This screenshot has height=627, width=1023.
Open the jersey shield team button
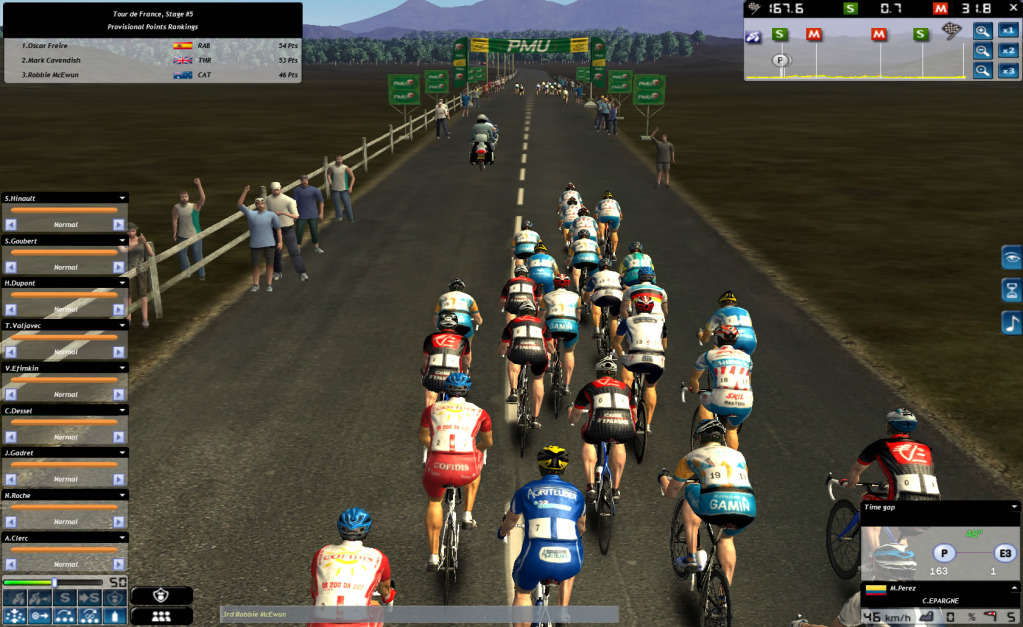pos(161,595)
